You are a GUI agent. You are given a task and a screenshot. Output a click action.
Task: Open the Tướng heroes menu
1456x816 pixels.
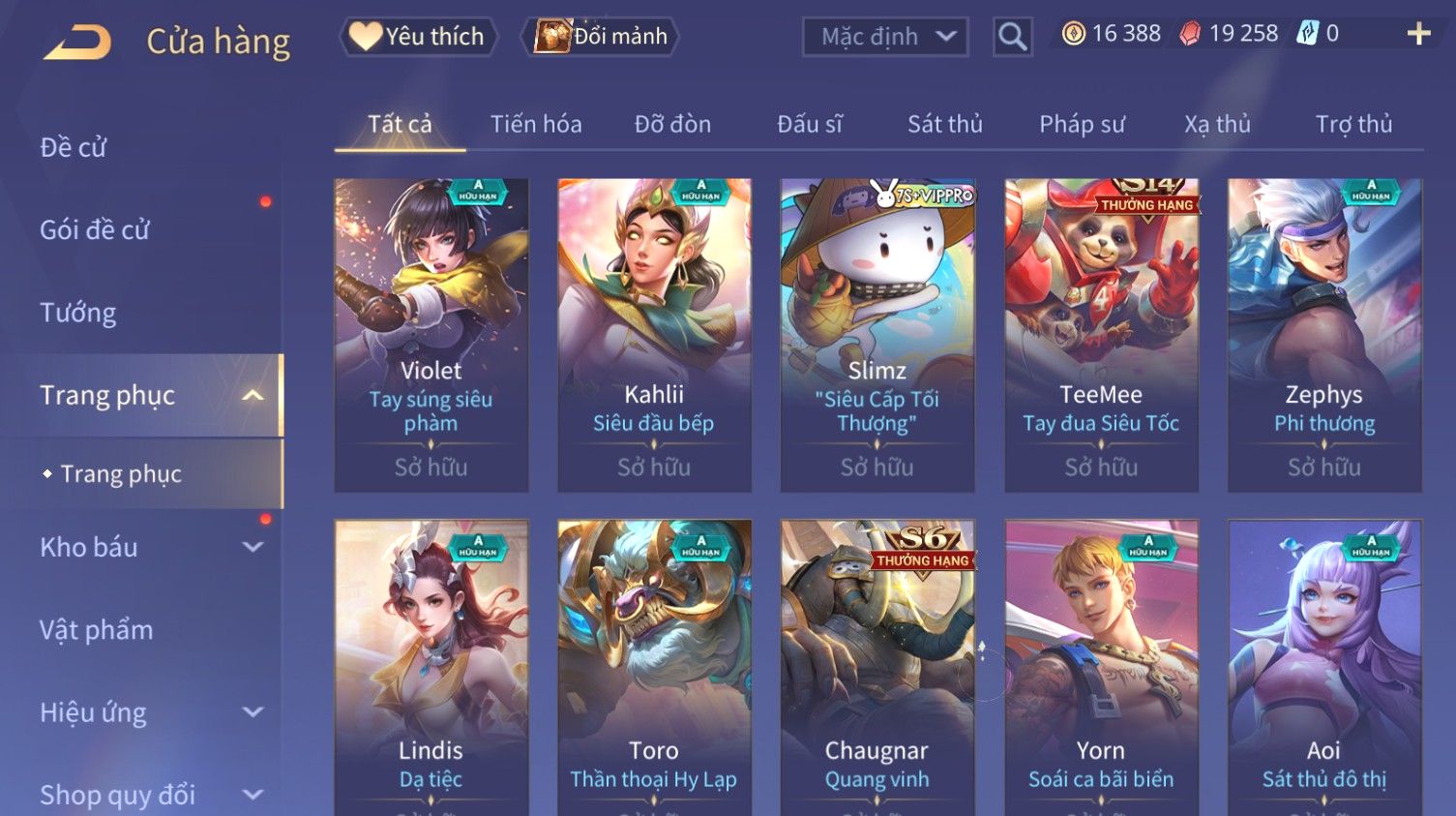pos(78,313)
